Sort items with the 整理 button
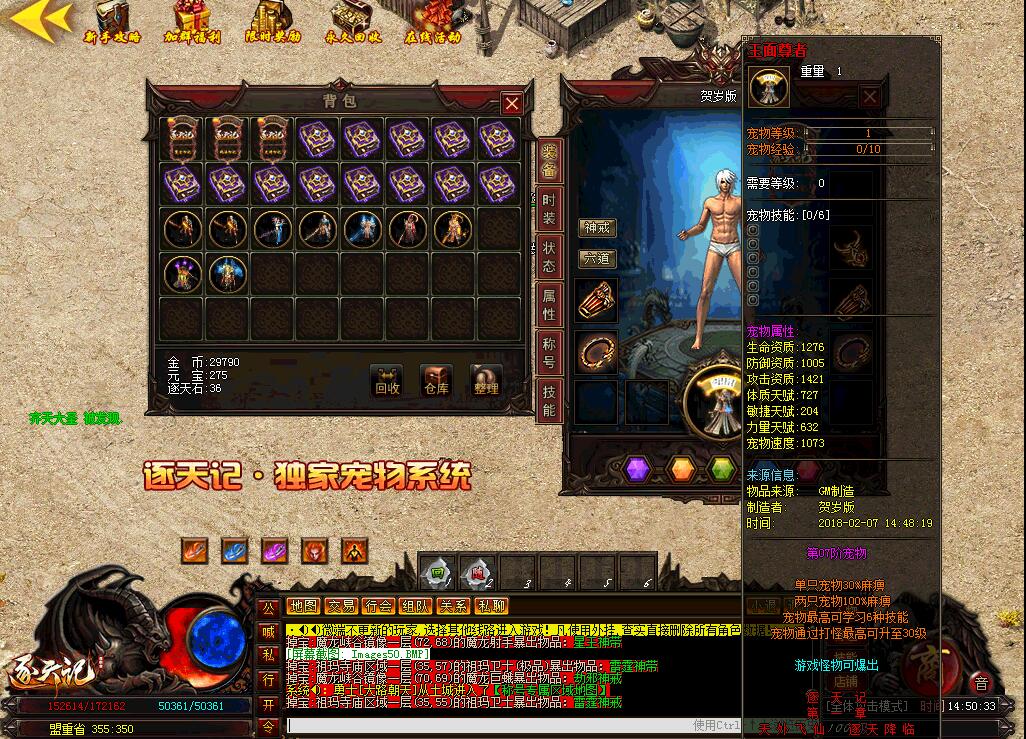The image size is (1026, 739). tap(486, 381)
